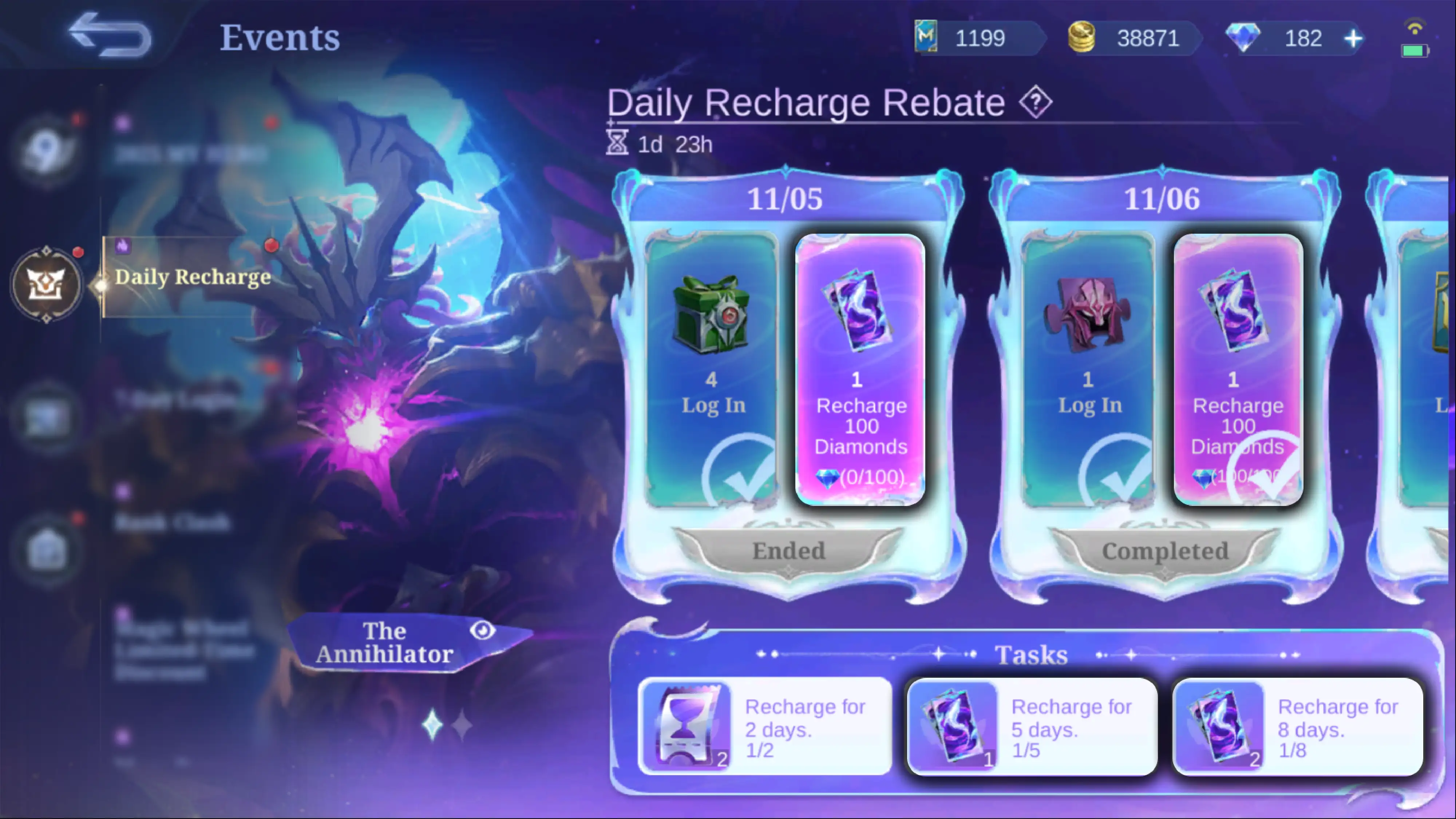Add diamonds with the plus button
Screen dimensions: 1456x819
1353,39
